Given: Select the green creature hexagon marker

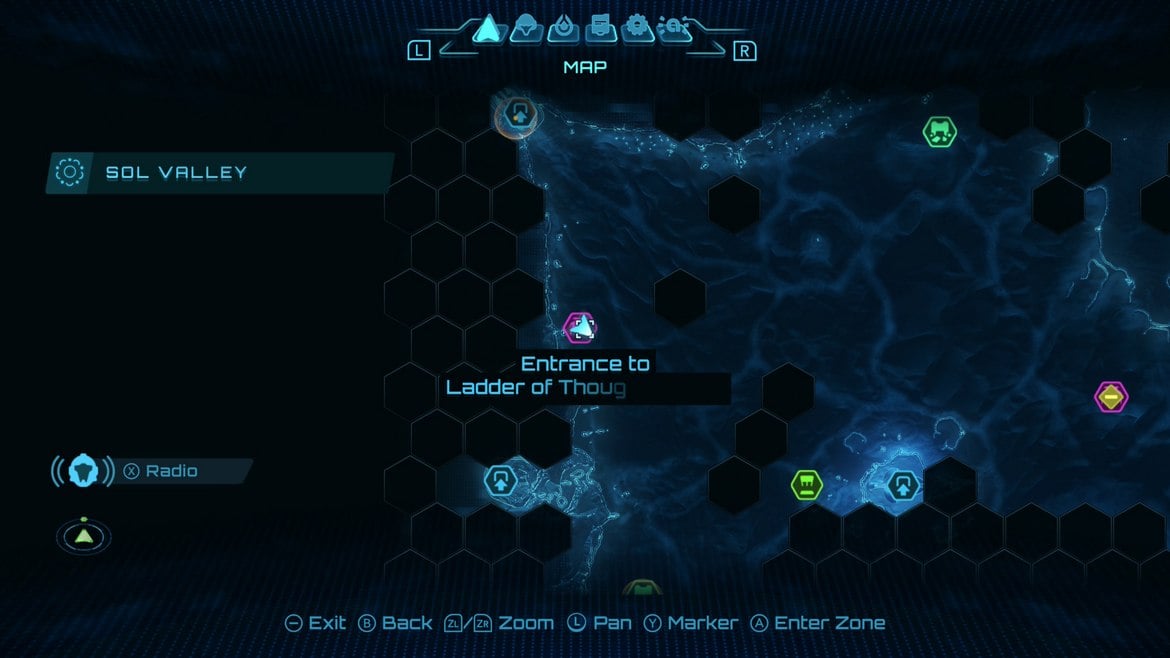Looking at the screenshot, I should (x=939, y=131).
